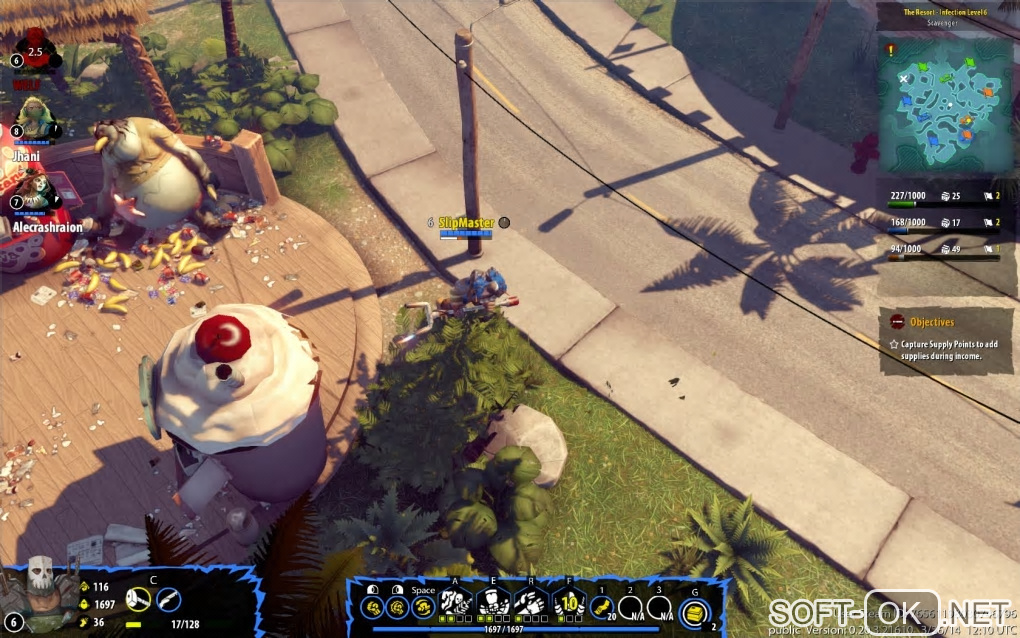This screenshot has height=638, width=1020.
Task: Activate the E skill icon
Action: (x=493, y=604)
